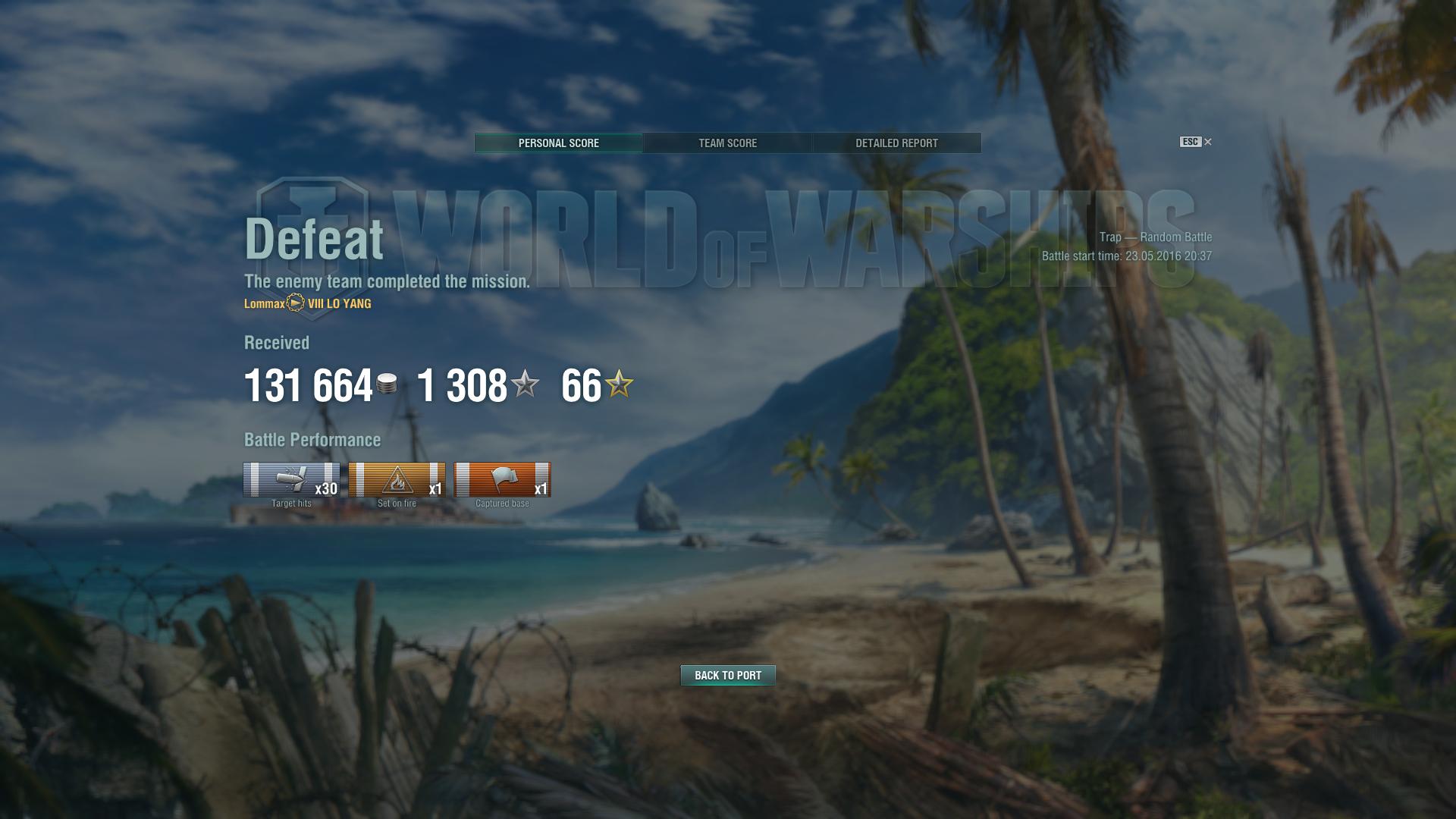
Task: Select the Captured base ribbon
Action: pyautogui.click(x=502, y=480)
